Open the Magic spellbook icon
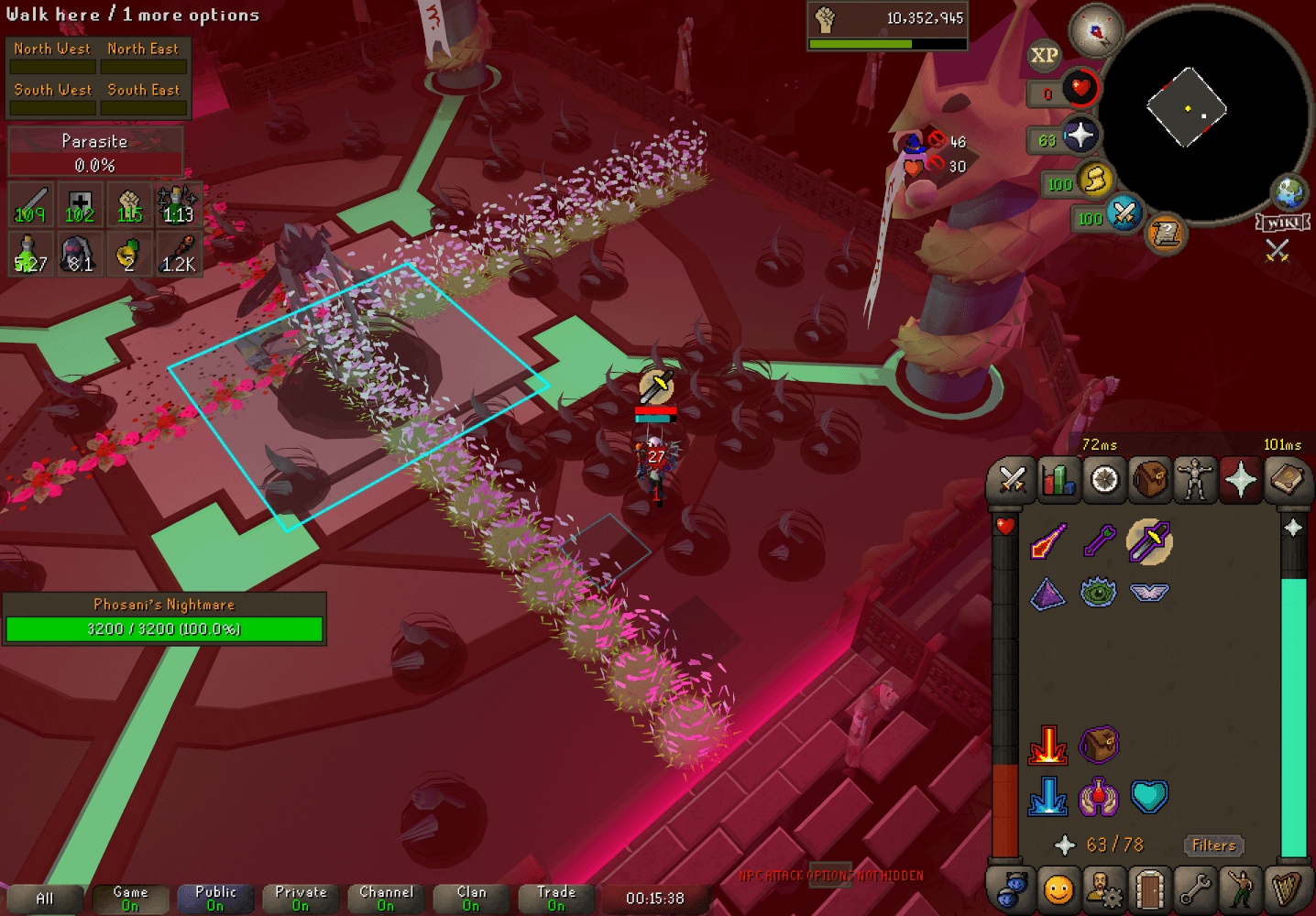The image size is (1316, 916). pos(1288,479)
